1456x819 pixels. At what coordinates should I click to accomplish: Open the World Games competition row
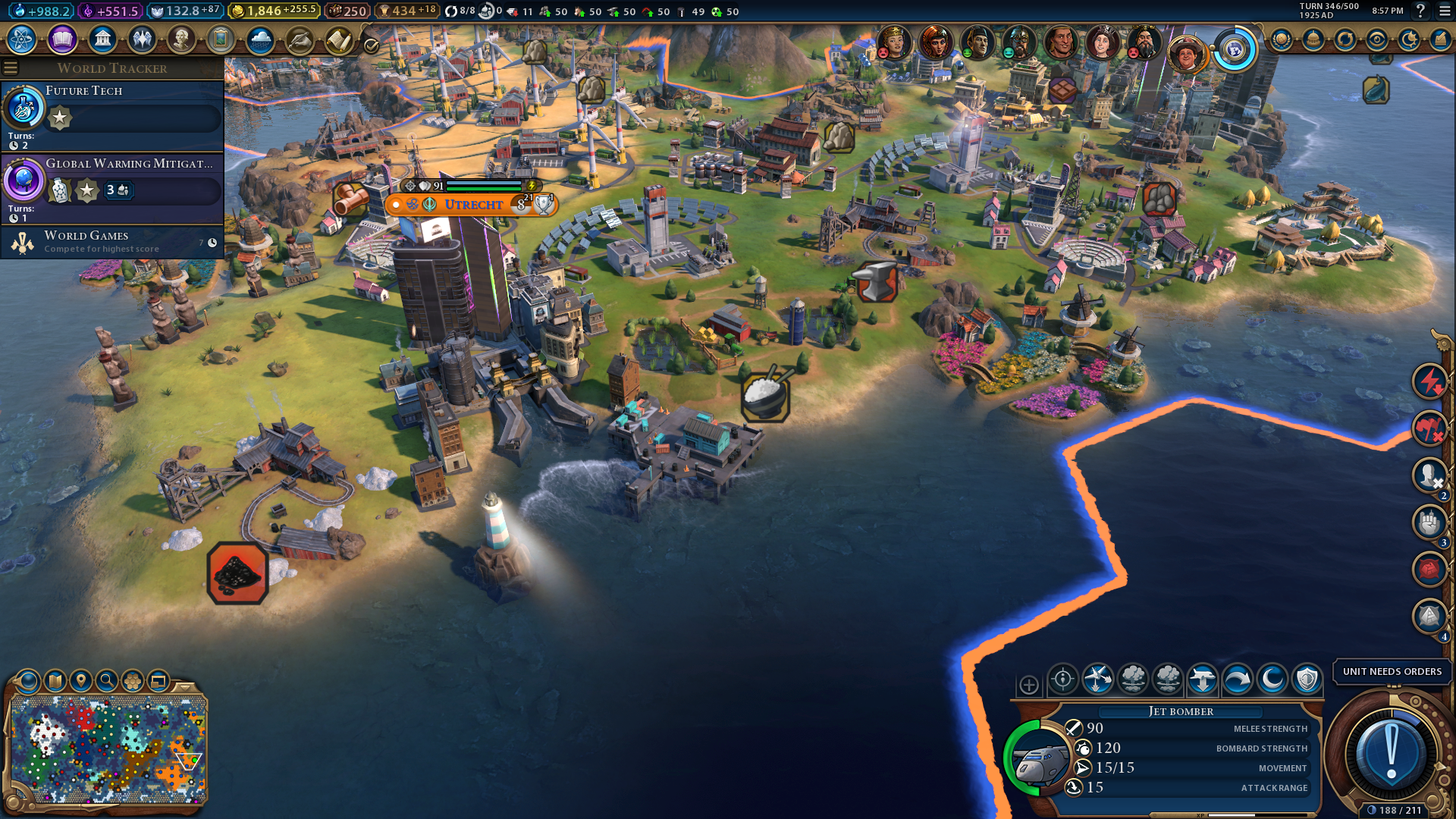point(112,242)
